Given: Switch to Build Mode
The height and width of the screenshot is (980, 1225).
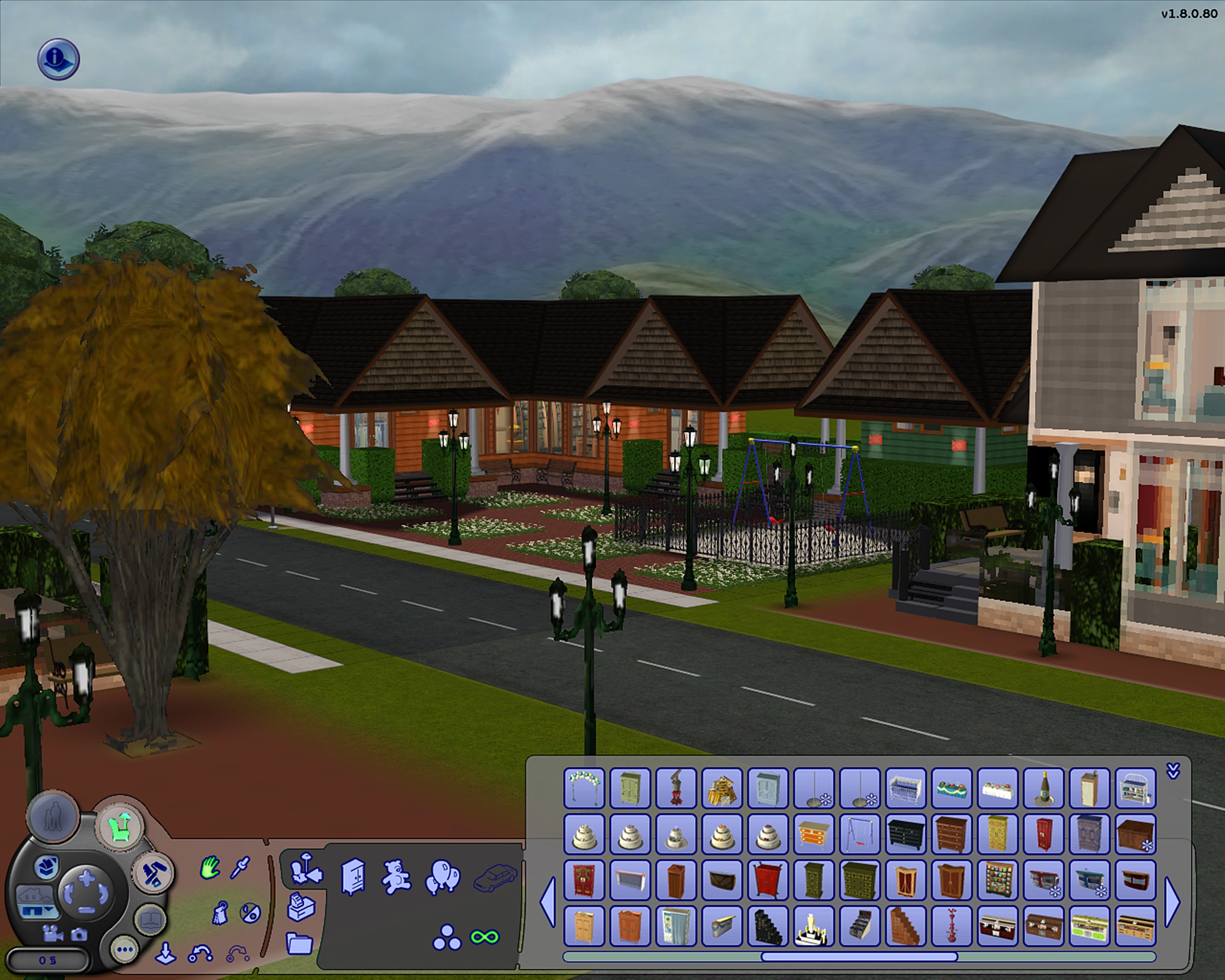Looking at the screenshot, I should coord(153,872).
